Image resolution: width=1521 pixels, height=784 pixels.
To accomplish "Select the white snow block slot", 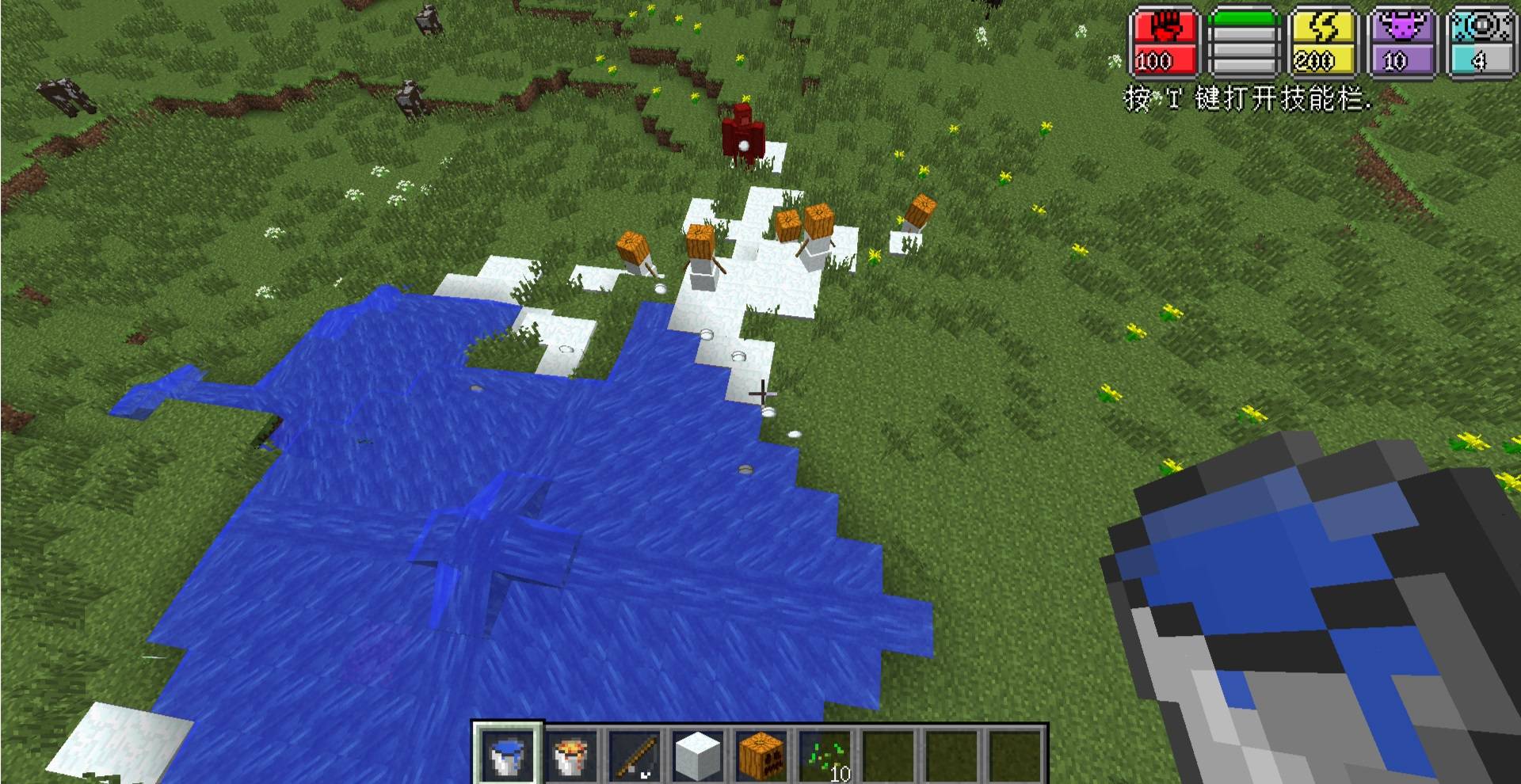I will pyautogui.click(x=697, y=754).
